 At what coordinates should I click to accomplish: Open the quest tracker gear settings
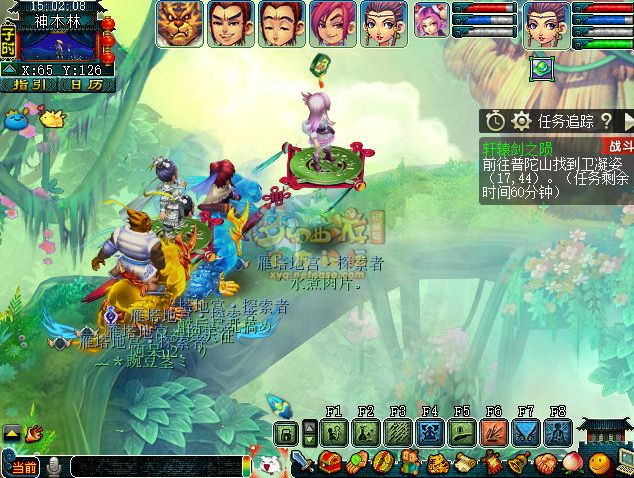[x=521, y=121]
